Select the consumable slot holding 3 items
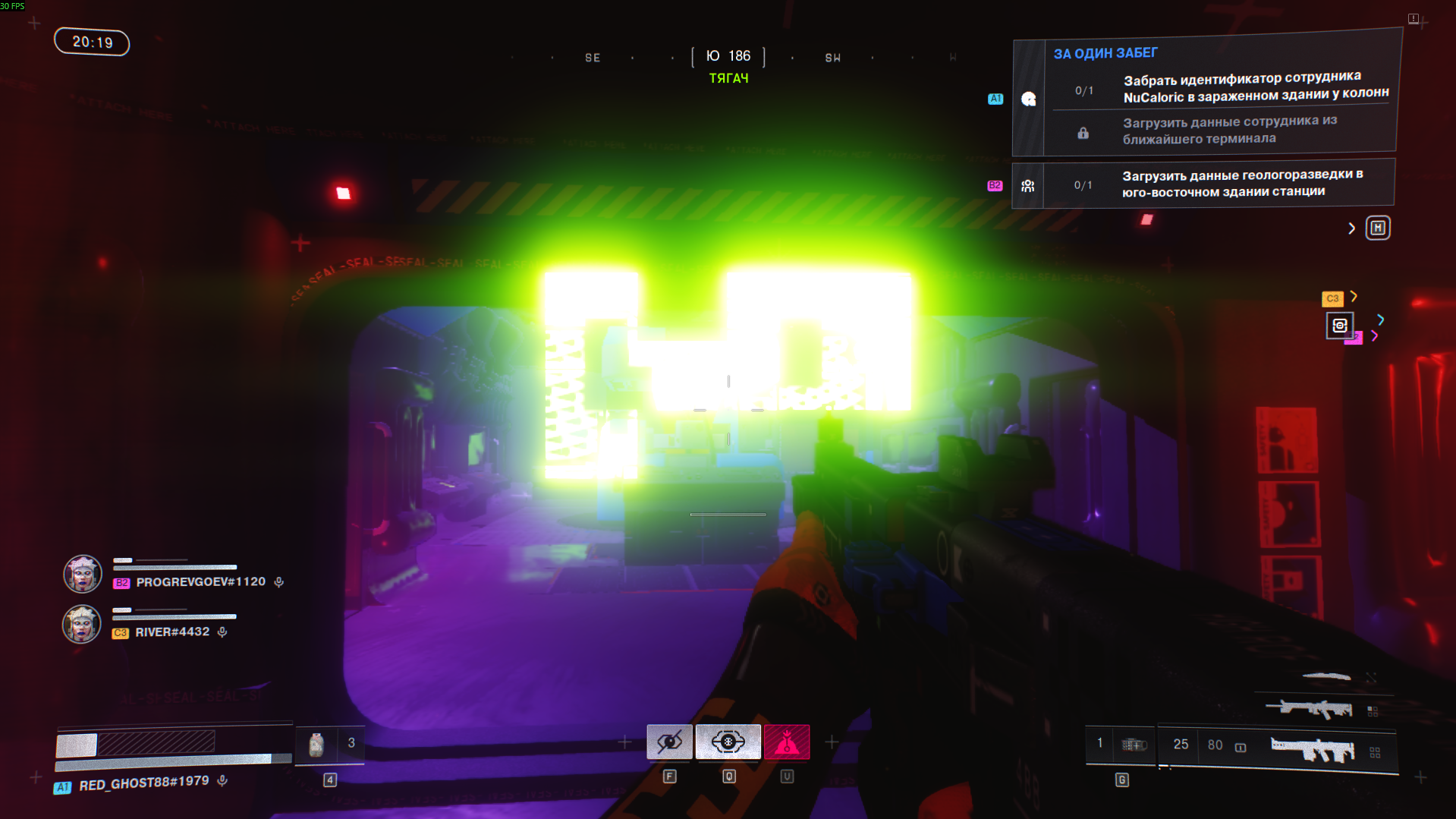The image size is (1456, 819). pyautogui.click(x=330, y=744)
